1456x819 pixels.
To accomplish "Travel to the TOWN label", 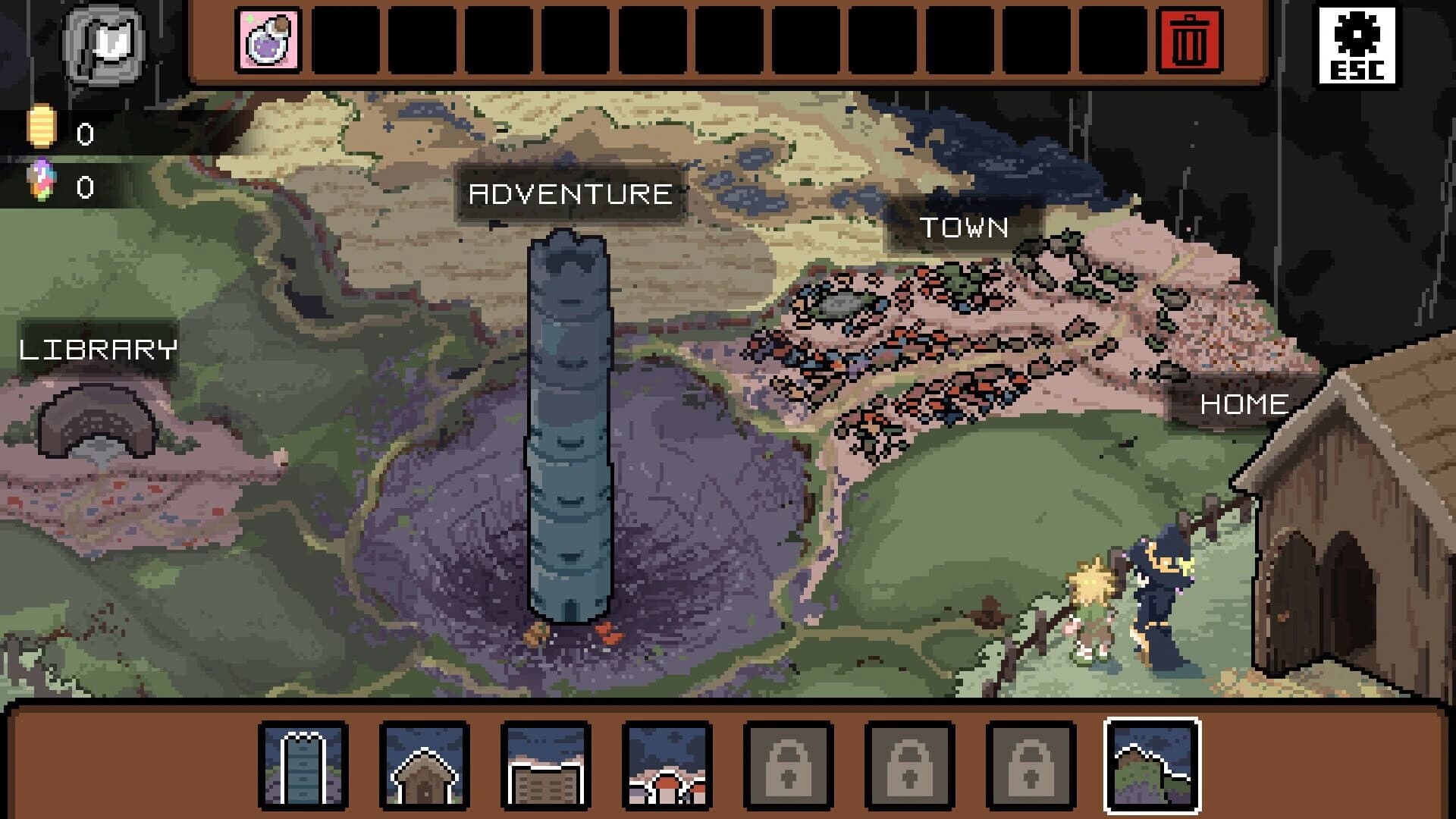I will 964,227.
